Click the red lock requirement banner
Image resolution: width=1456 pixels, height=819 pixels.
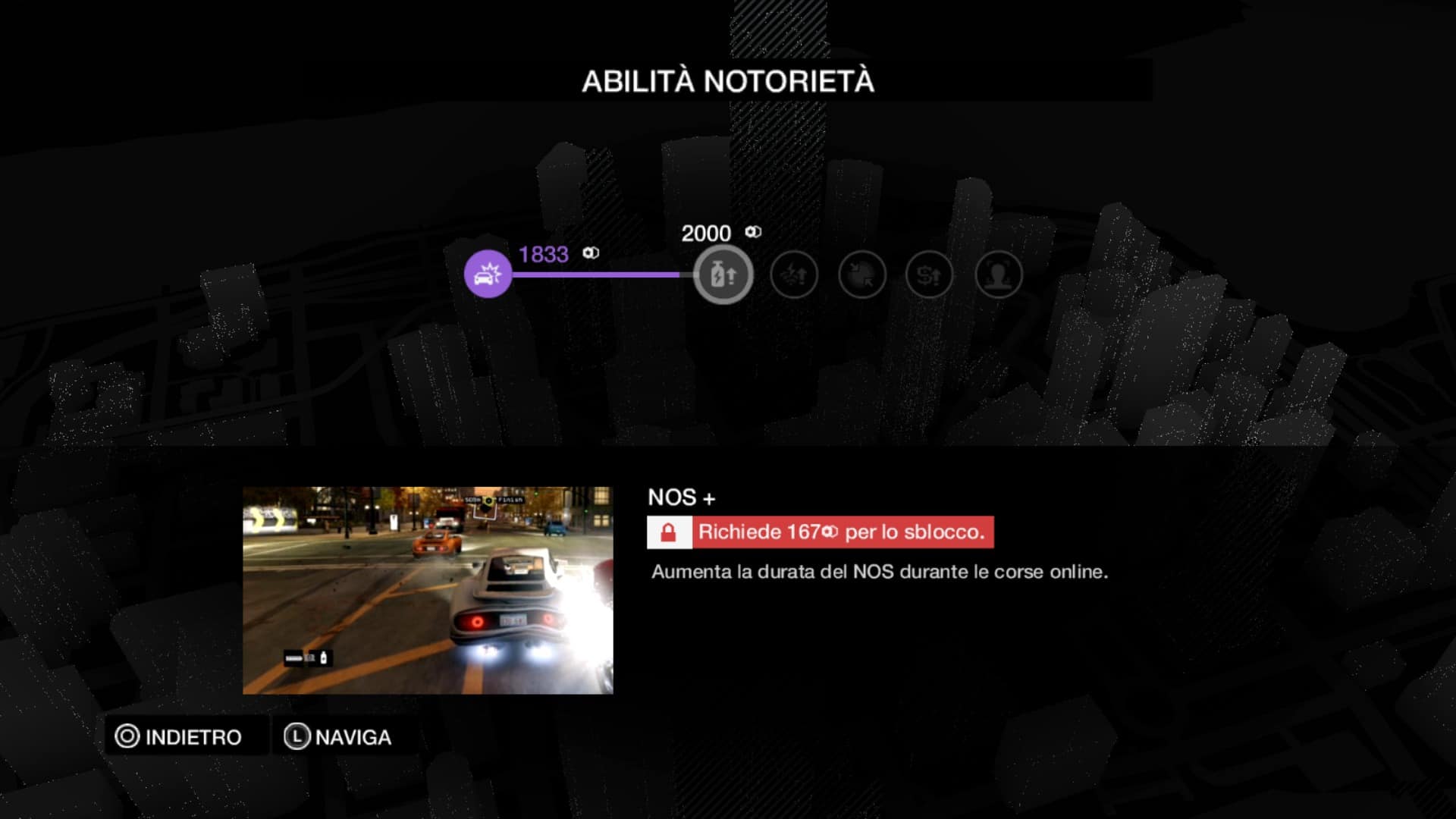point(820,532)
